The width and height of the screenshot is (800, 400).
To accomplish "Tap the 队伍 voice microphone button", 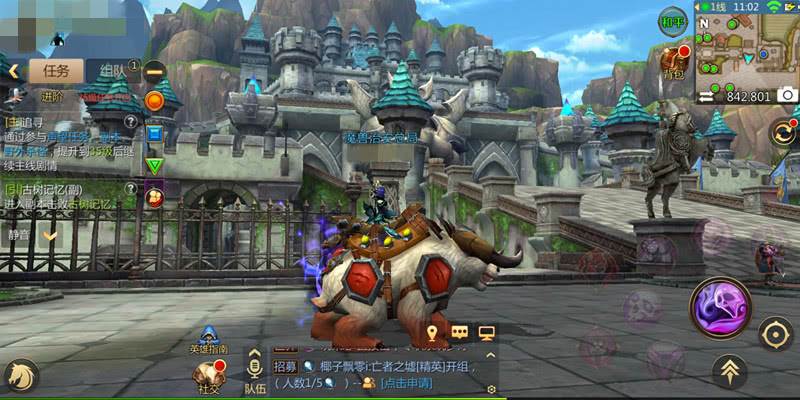I will (x=255, y=368).
